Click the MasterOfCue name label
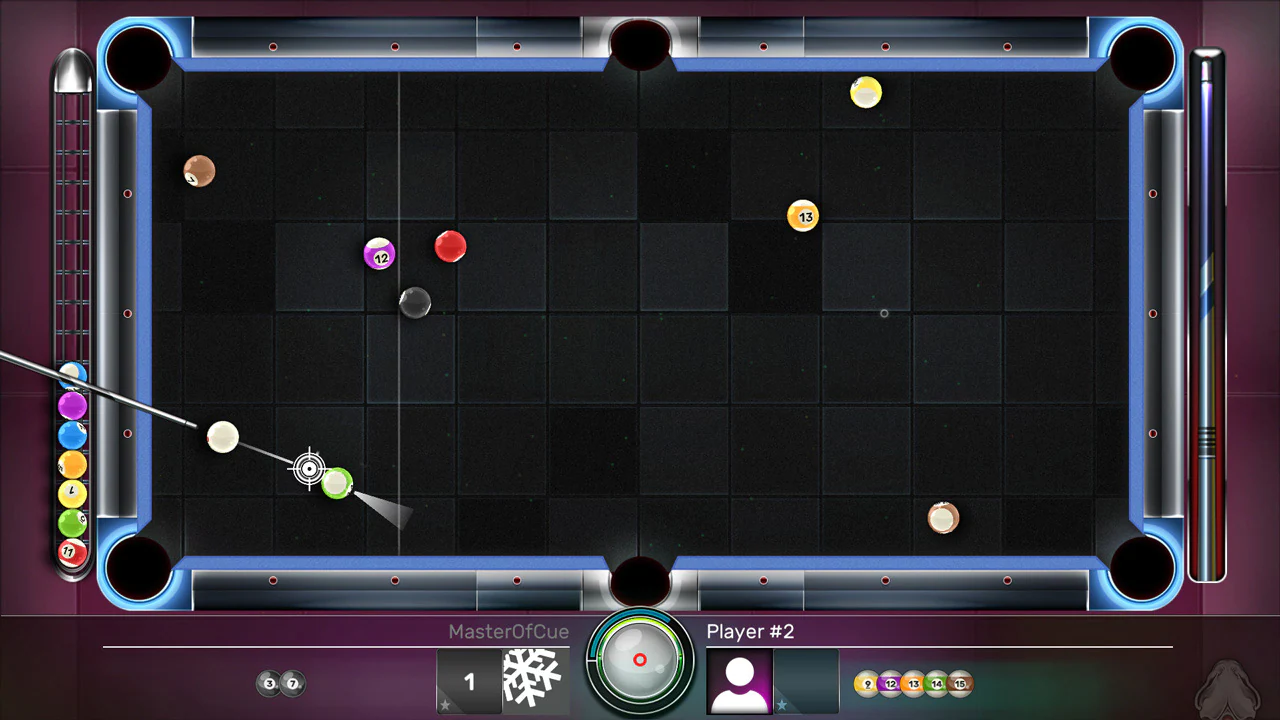Viewport: 1280px width, 720px height. click(508, 632)
